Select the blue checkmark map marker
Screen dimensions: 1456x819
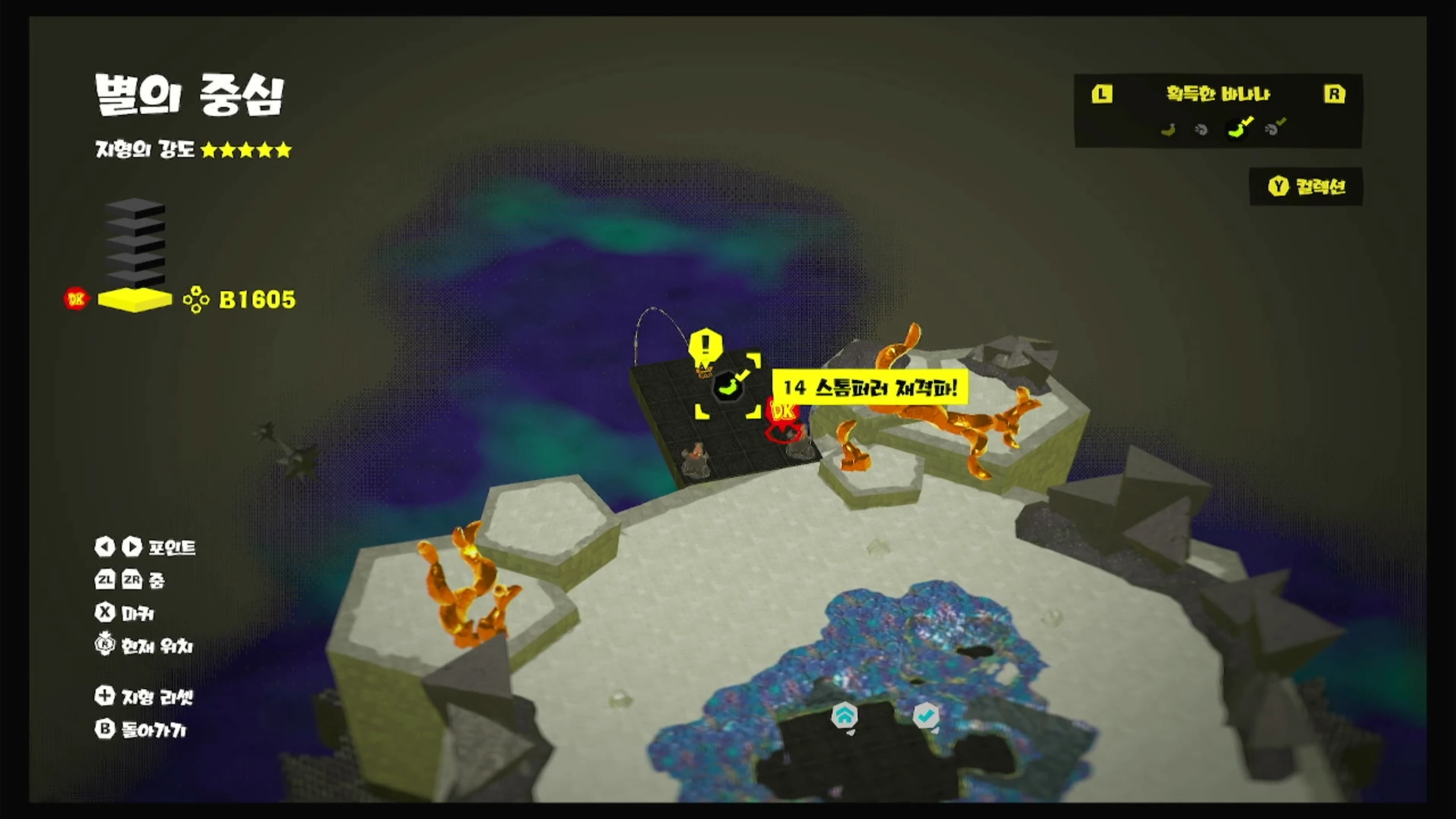pos(925,715)
